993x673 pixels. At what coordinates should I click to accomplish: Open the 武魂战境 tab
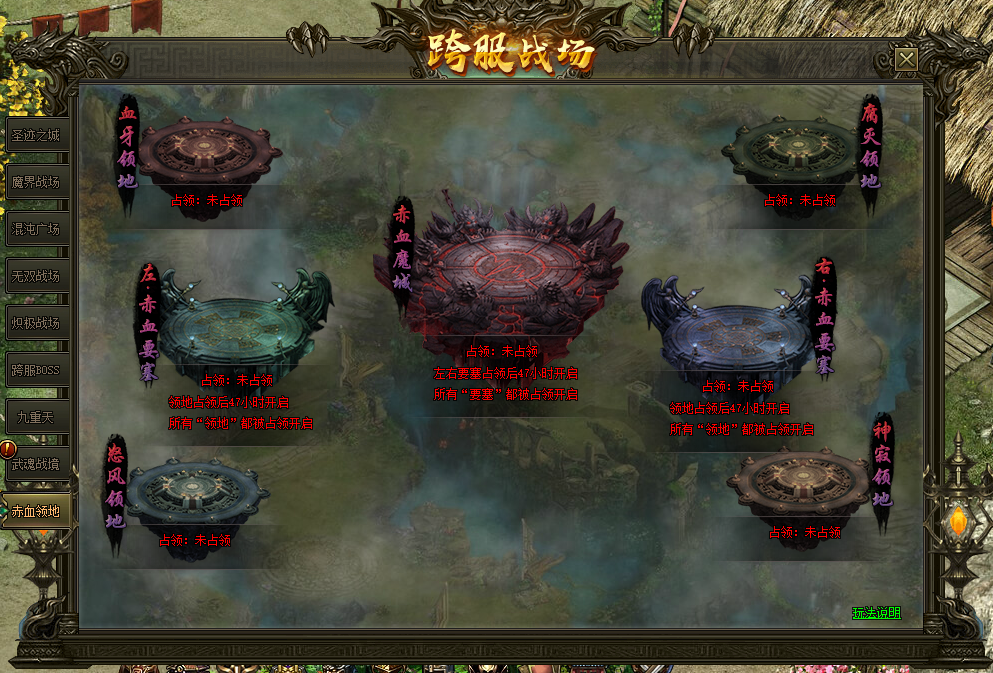coord(37,464)
